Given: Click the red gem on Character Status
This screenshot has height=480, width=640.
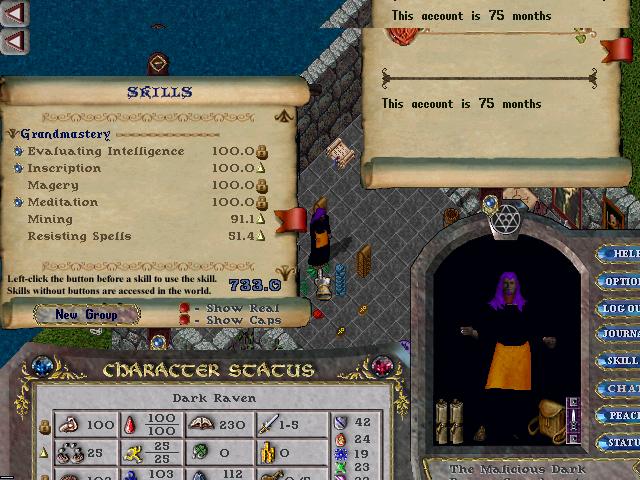Looking at the screenshot, I should (382, 367).
